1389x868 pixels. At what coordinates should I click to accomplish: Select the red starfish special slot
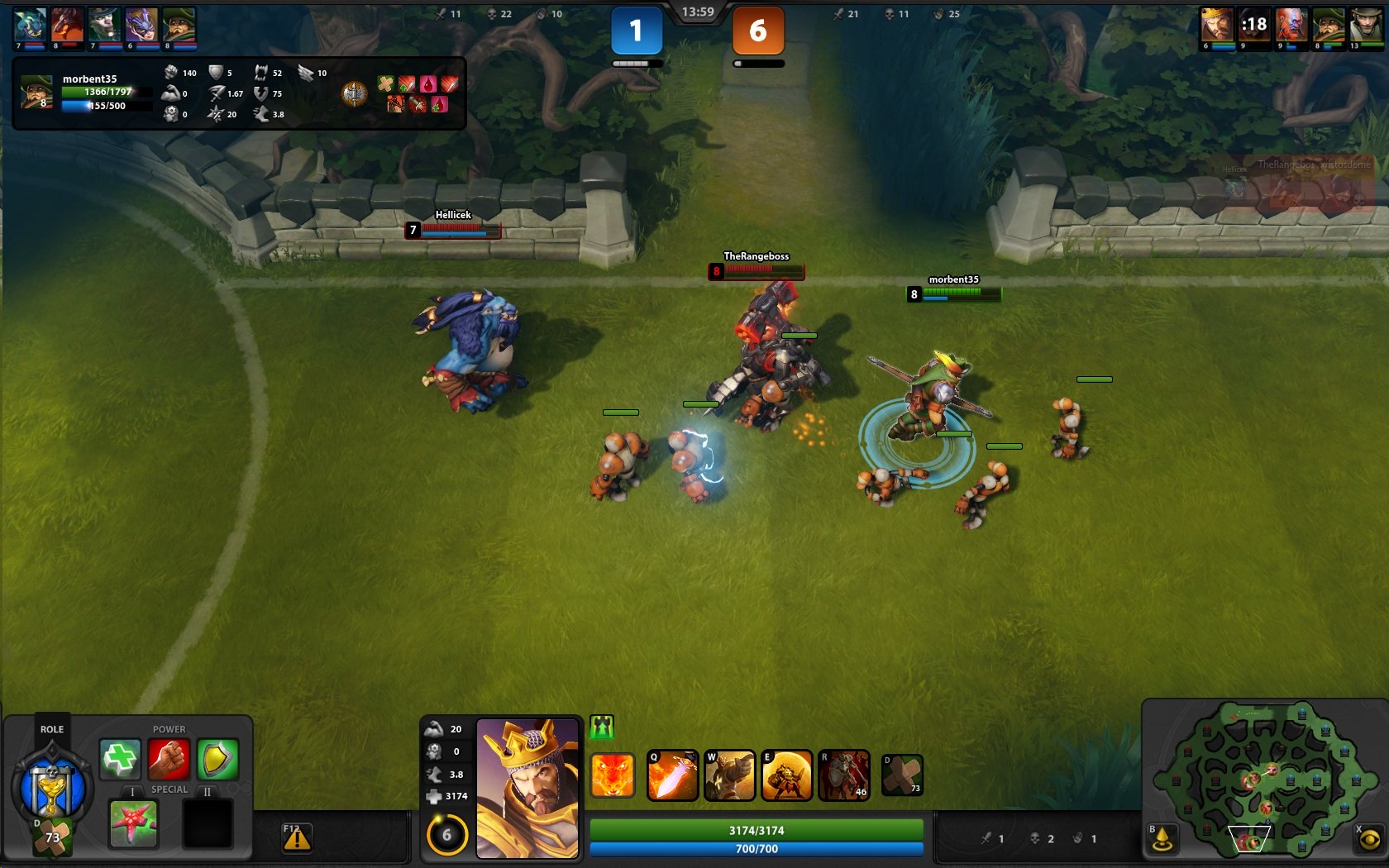(x=133, y=824)
